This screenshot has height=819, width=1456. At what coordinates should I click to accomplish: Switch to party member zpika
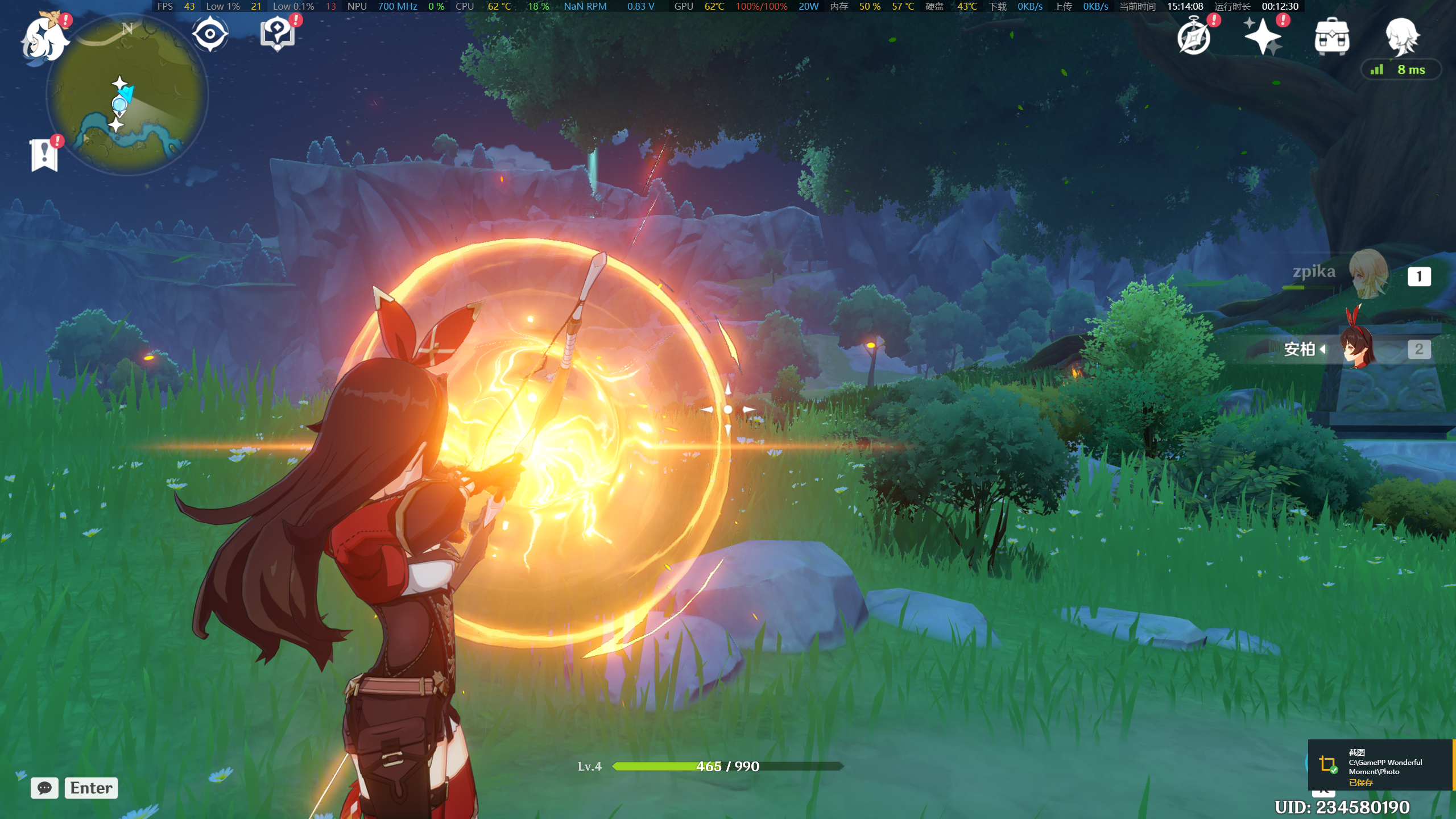click(x=1367, y=275)
